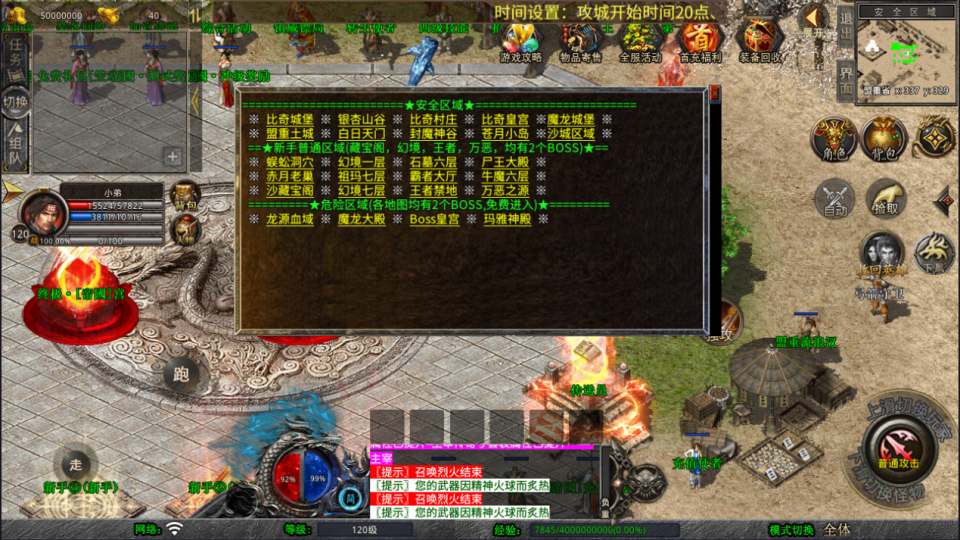960x540 pixels.
Task: Toggle 自动 auto-battle mode
Action: (834, 199)
